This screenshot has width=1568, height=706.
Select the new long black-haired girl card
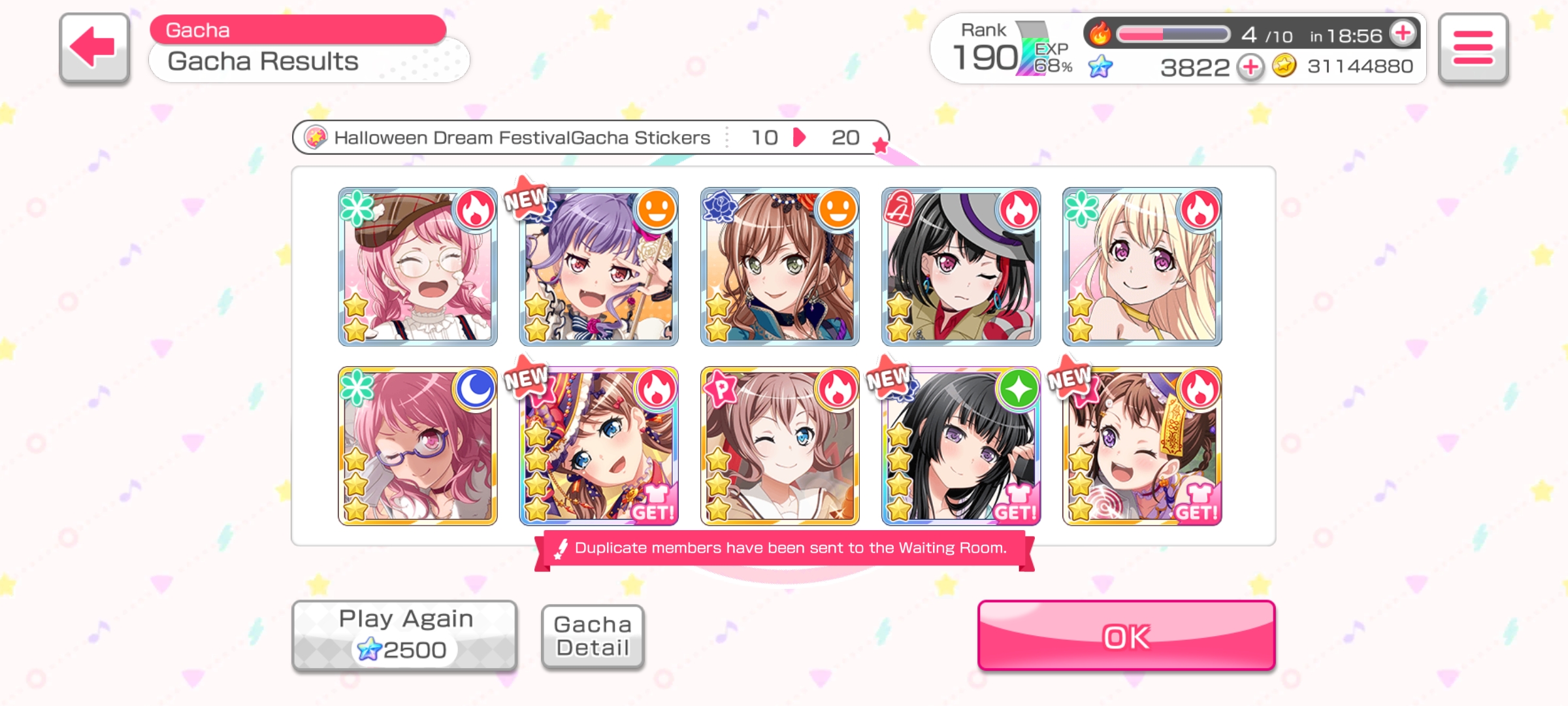(x=960, y=446)
